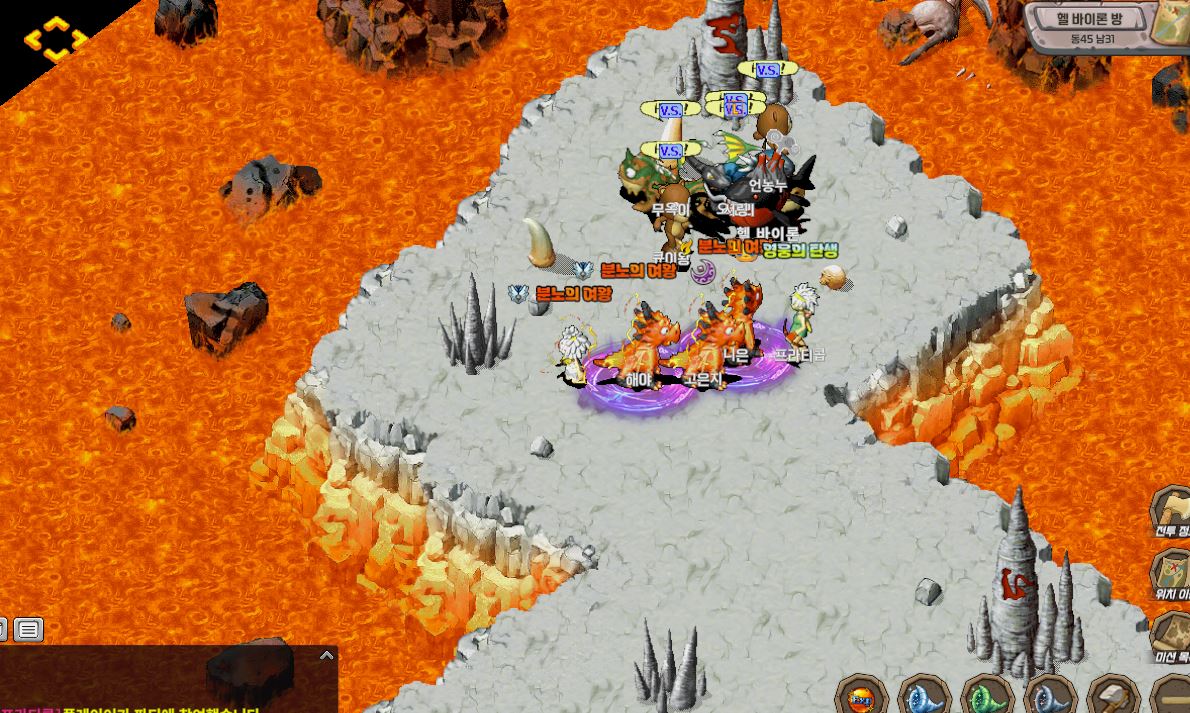The height and width of the screenshot is (713, 1190).
Task: Click the yellow fullscreen frame icon
Action: point(56,40)
